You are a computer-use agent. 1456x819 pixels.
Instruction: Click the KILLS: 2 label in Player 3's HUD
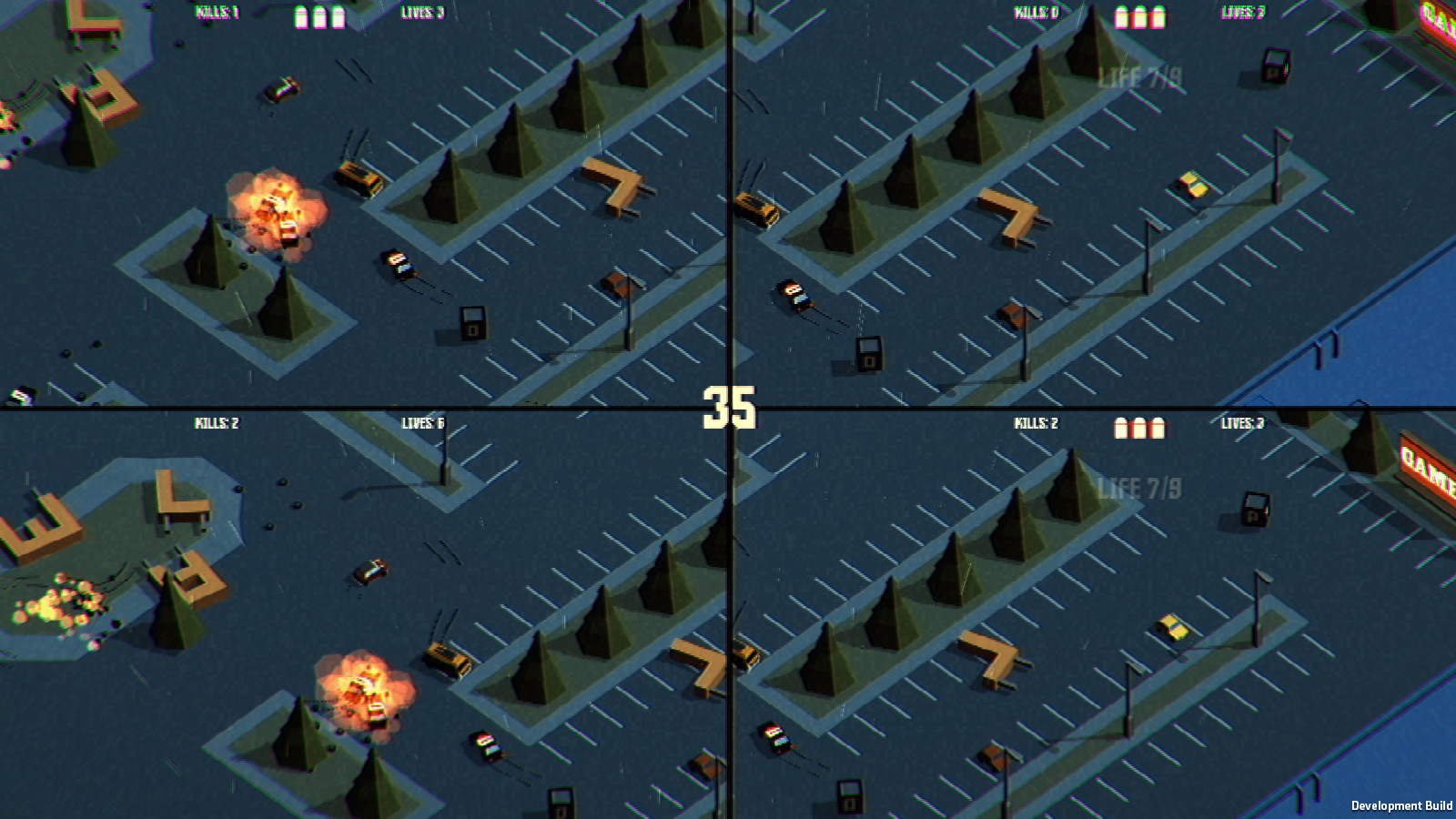pyautogui.click(x=216, y=421)
